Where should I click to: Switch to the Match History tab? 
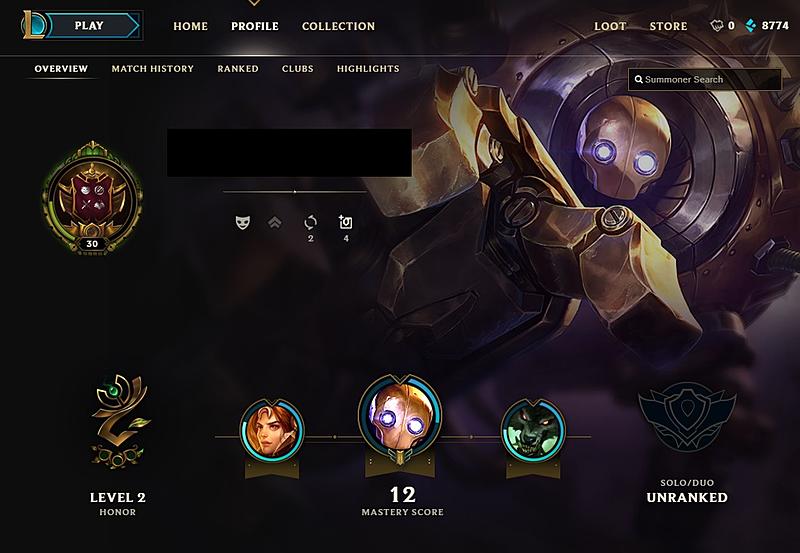(152, 69)
